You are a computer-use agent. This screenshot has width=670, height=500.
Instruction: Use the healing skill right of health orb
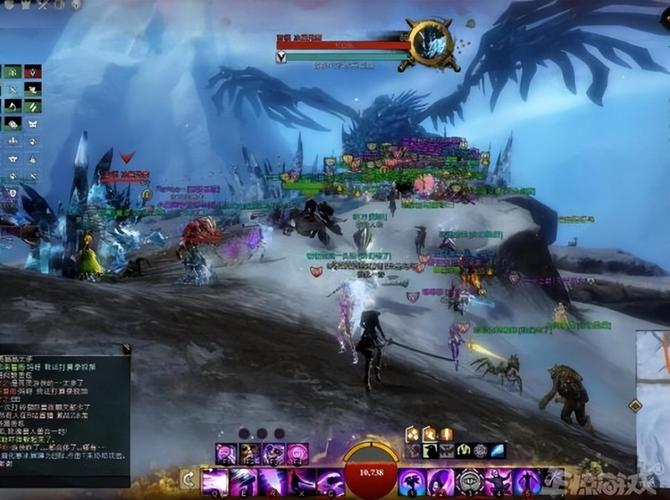pos(411,481)
